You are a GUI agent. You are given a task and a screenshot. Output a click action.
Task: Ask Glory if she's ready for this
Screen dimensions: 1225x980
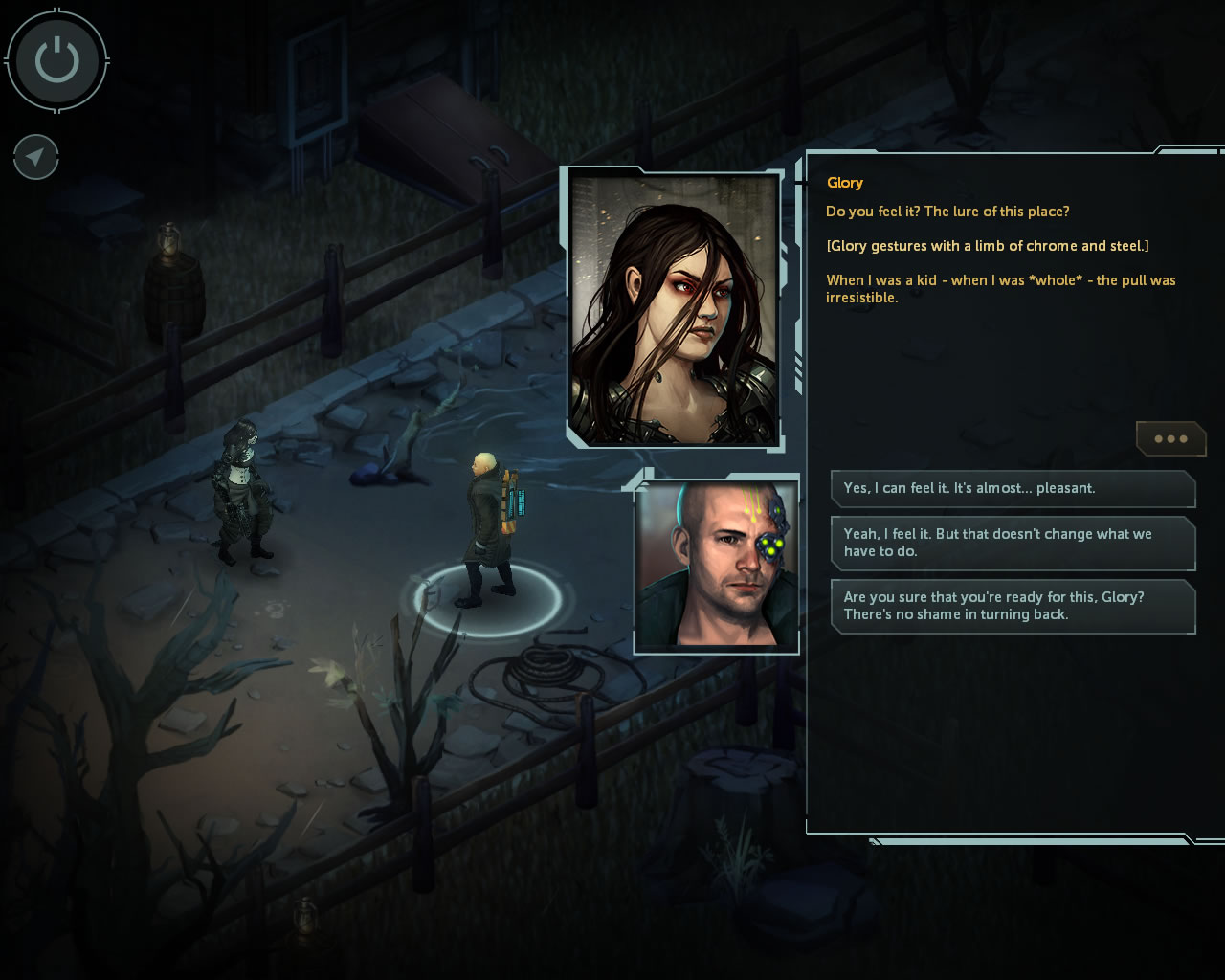pos(1013,606)
